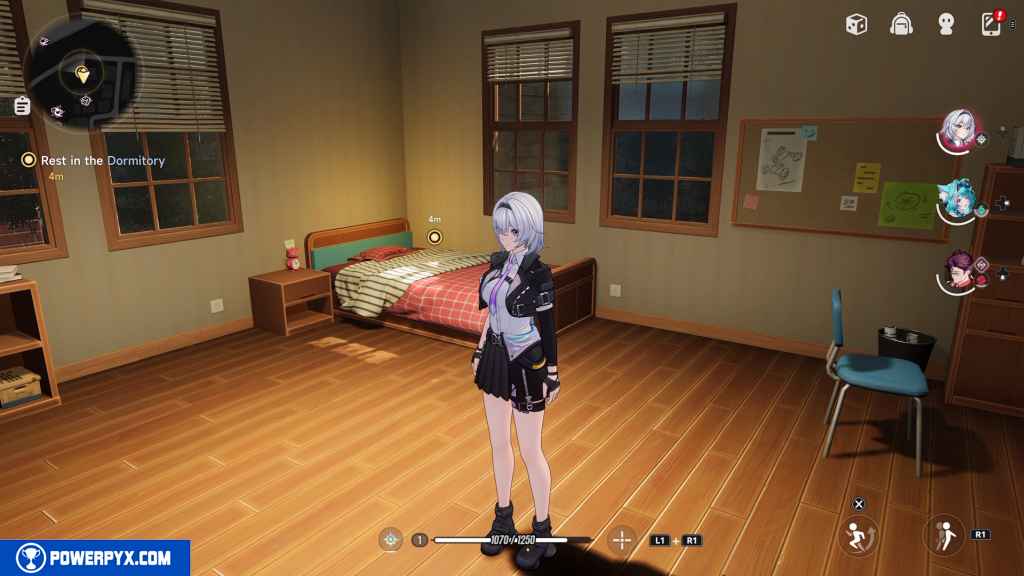Open the character head menu icon
This screenshot has height=576, width=1024.
pyautogui.click(x=946, y=24)
